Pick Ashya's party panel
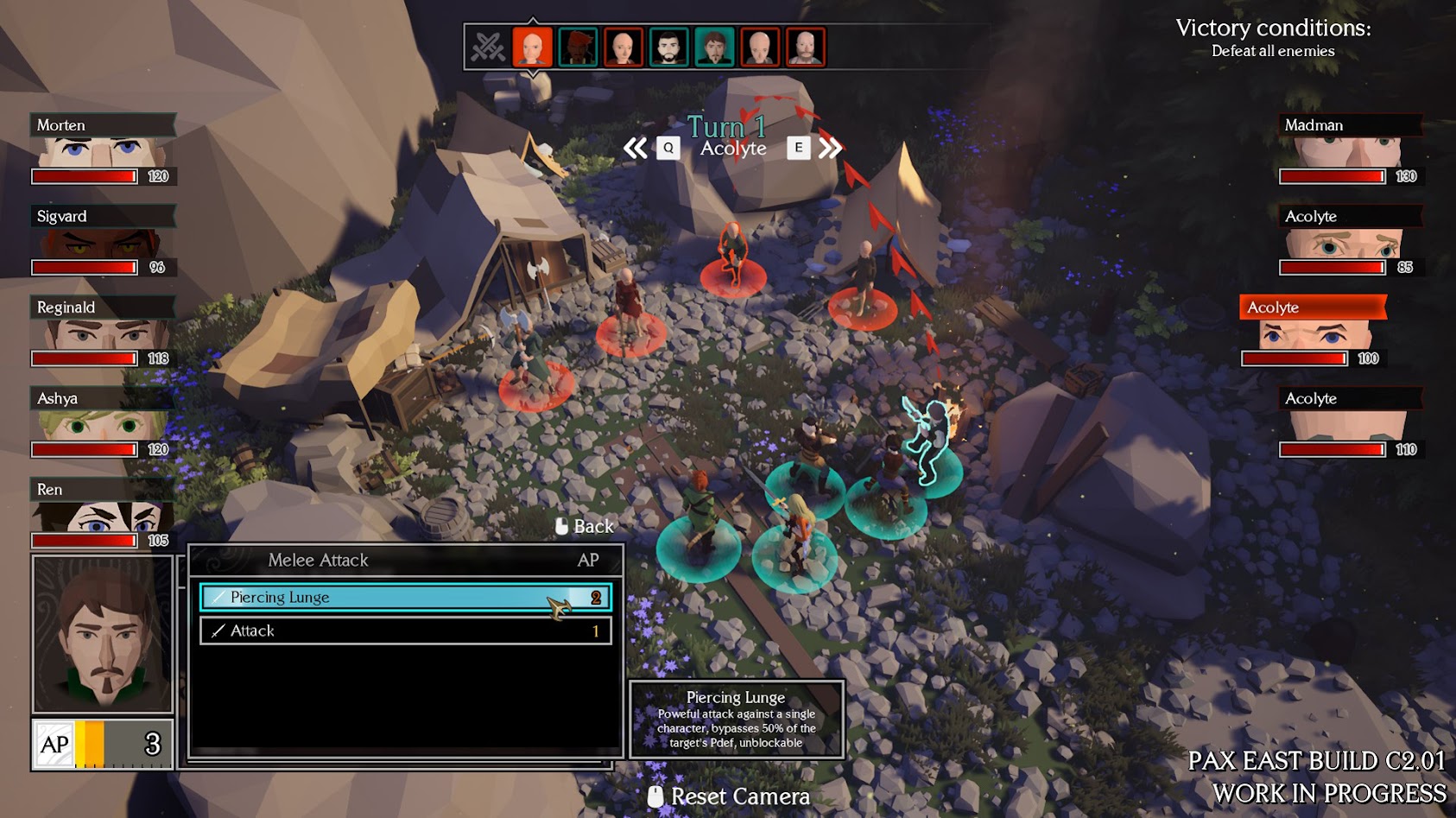The width and height of the screenshot is (1456, 818). (103, 422)
